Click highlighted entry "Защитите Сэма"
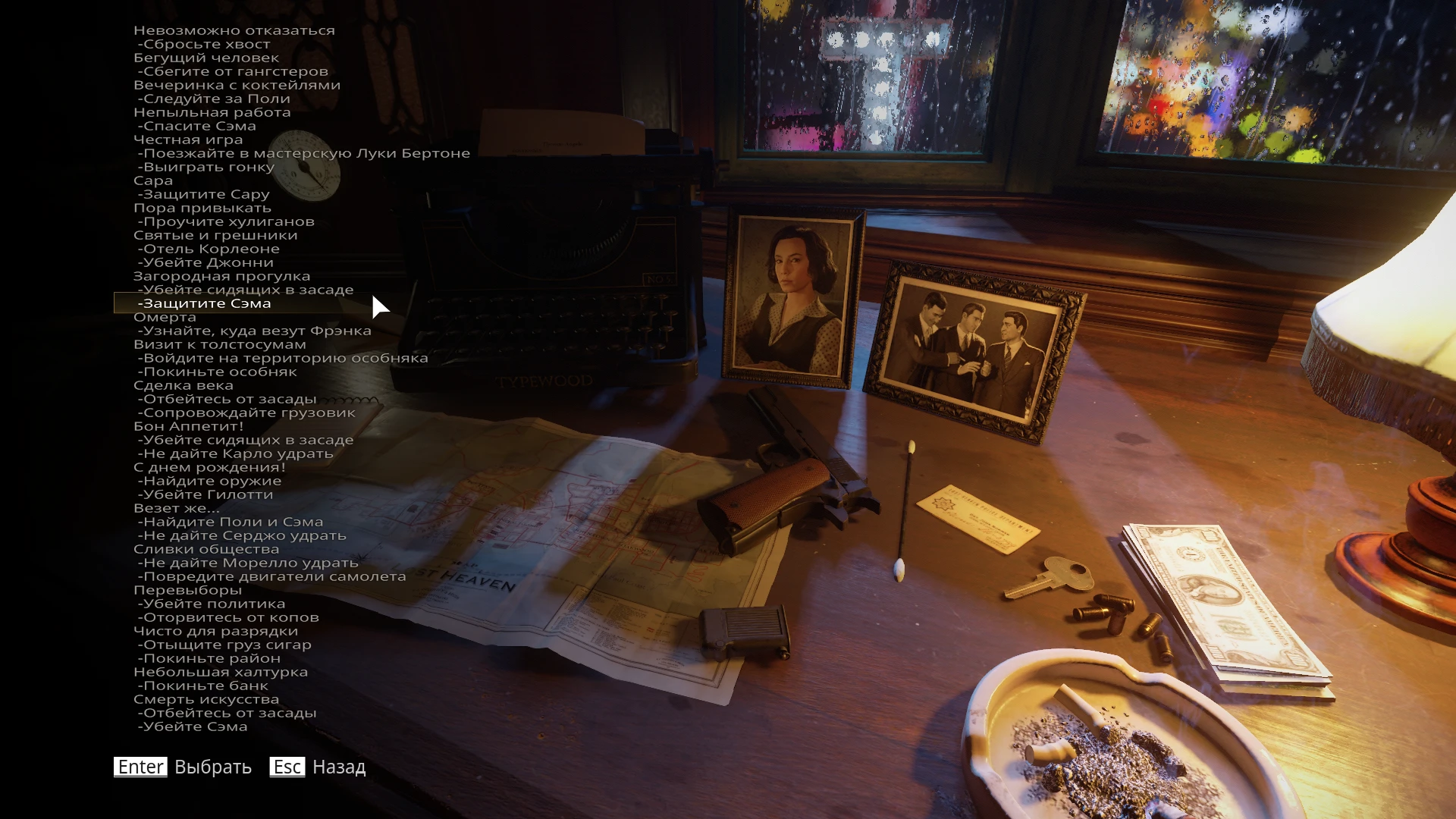1456x819 pixels. 204,303
